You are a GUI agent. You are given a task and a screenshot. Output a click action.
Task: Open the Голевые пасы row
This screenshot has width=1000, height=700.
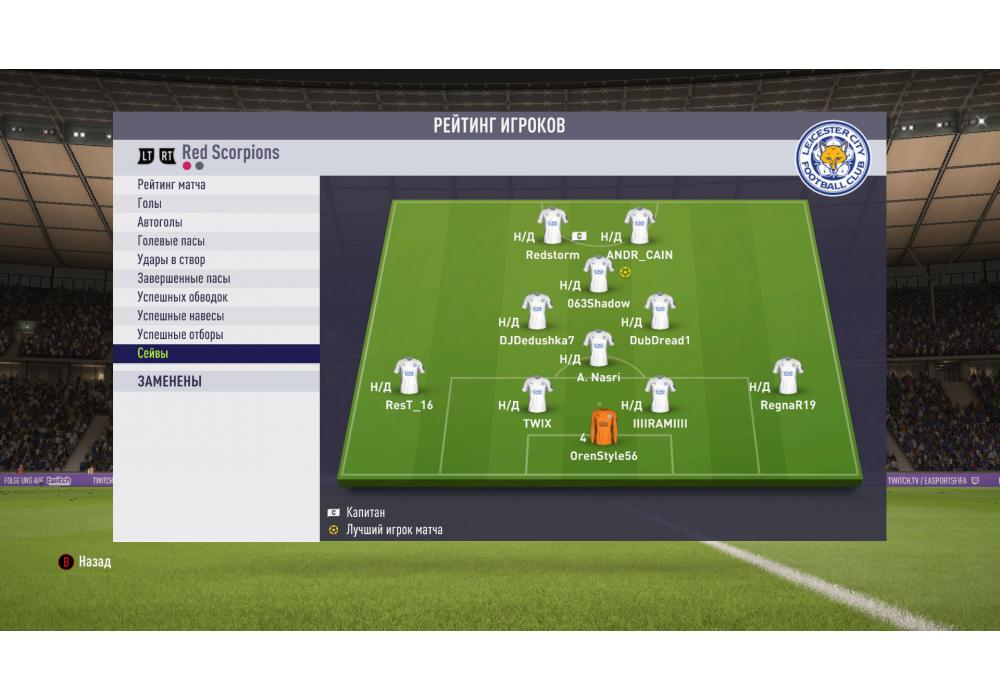pos(216,241)
